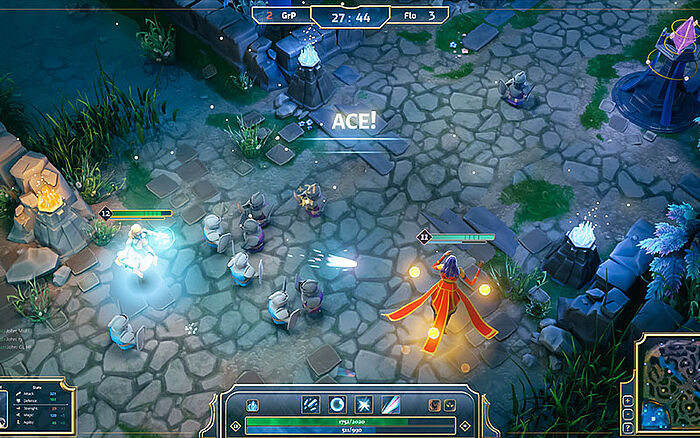Select the blue crystal icon in ability bar
Image resolution: width=700 pixels, height=438 pixels.
pos(253,406)
